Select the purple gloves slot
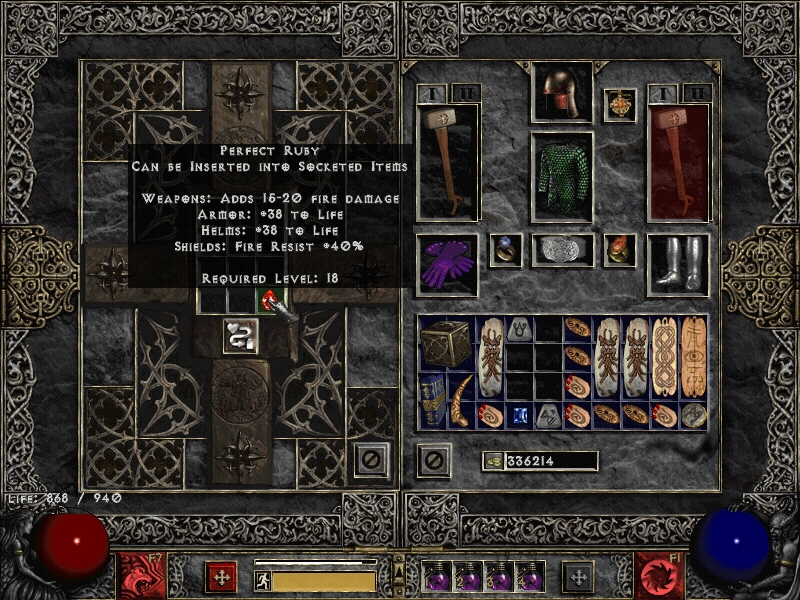 click(x=447, y=265)
